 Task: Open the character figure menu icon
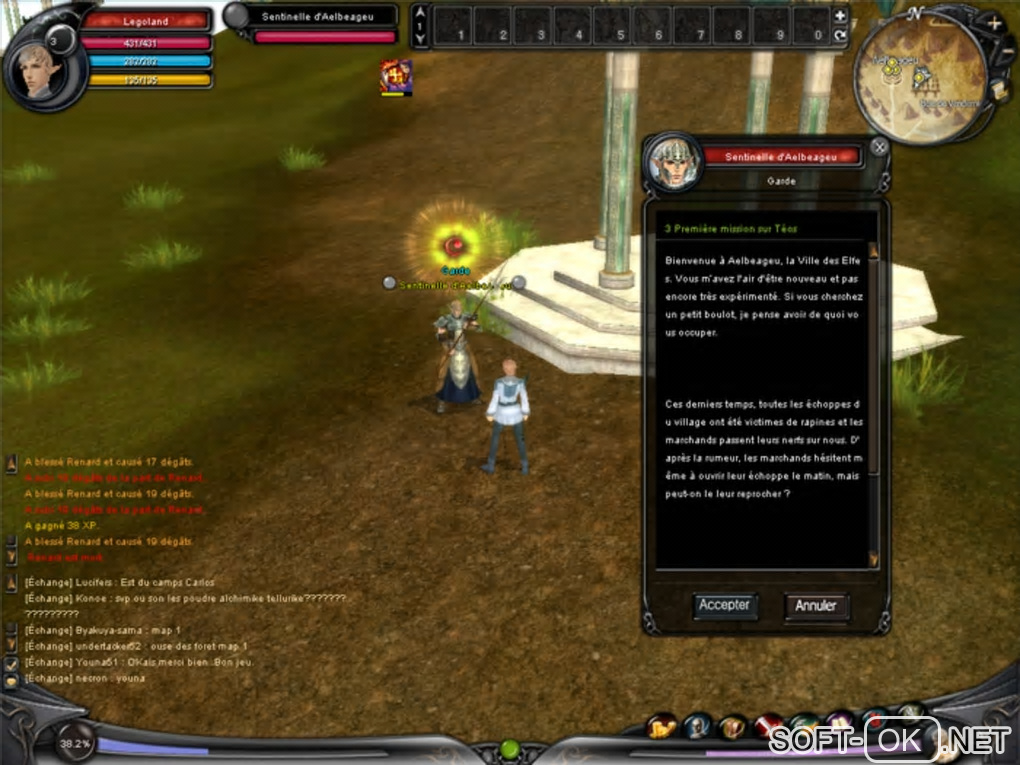[697, 727]
